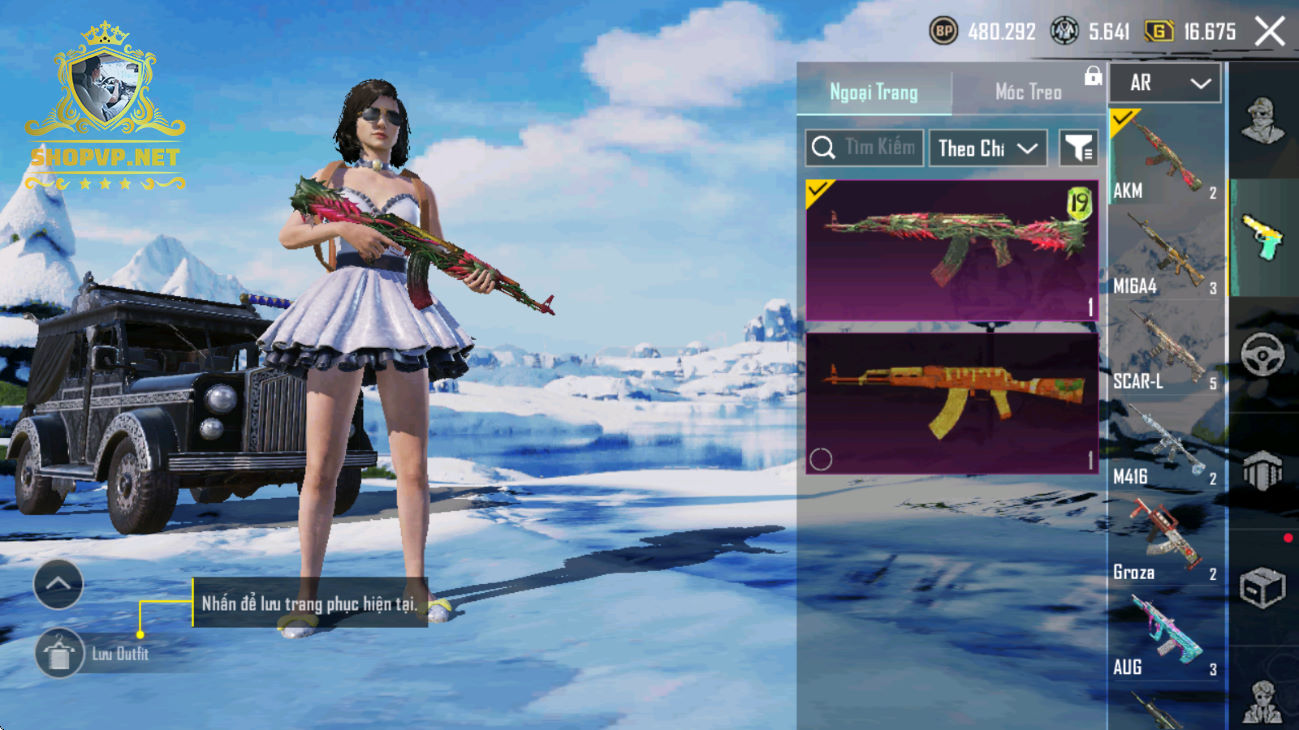
Task: Choose the orange AKM skin
Action: coord(951,402)
